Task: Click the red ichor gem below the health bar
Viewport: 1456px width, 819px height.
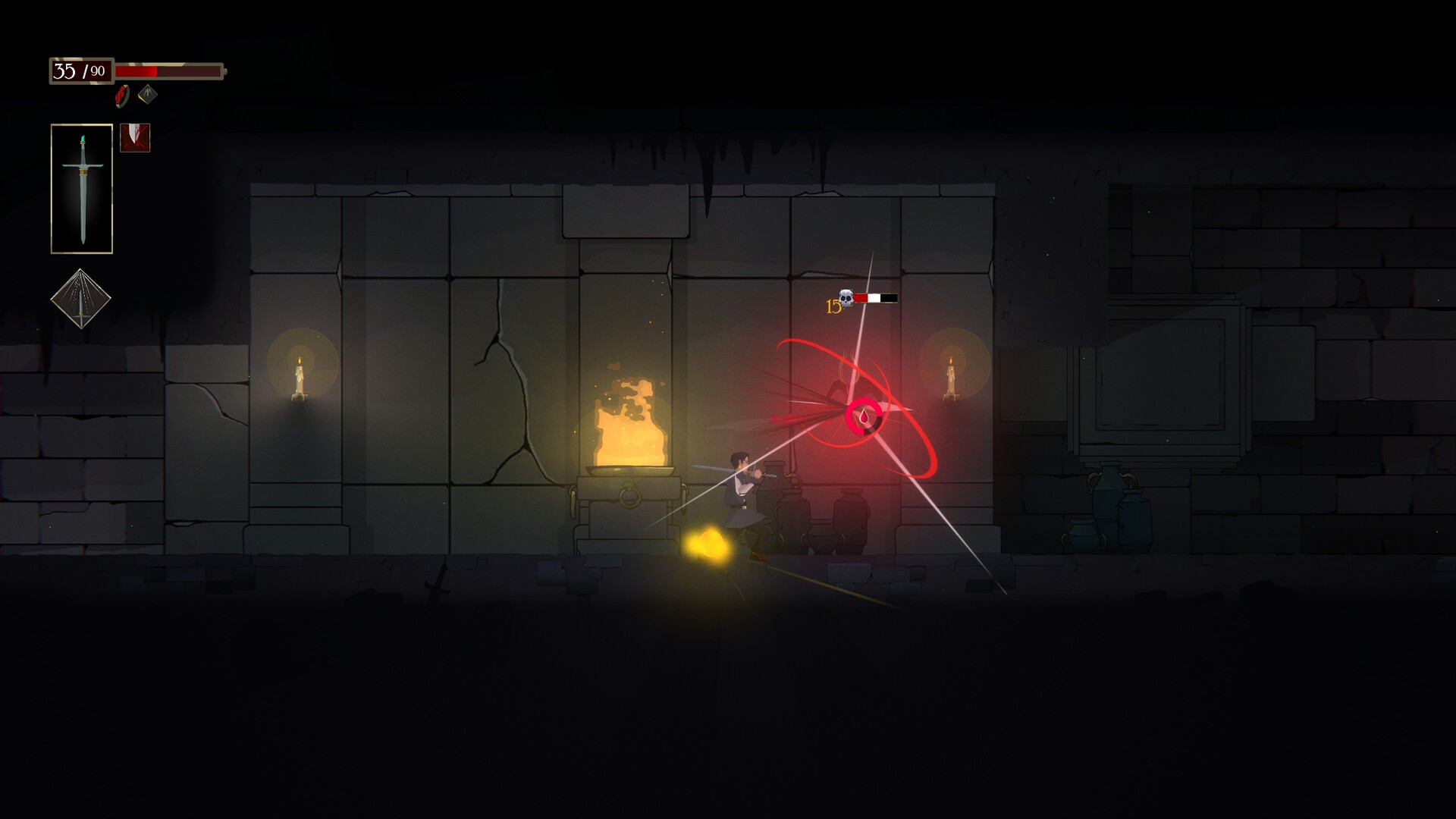Action: click(120, 96)
